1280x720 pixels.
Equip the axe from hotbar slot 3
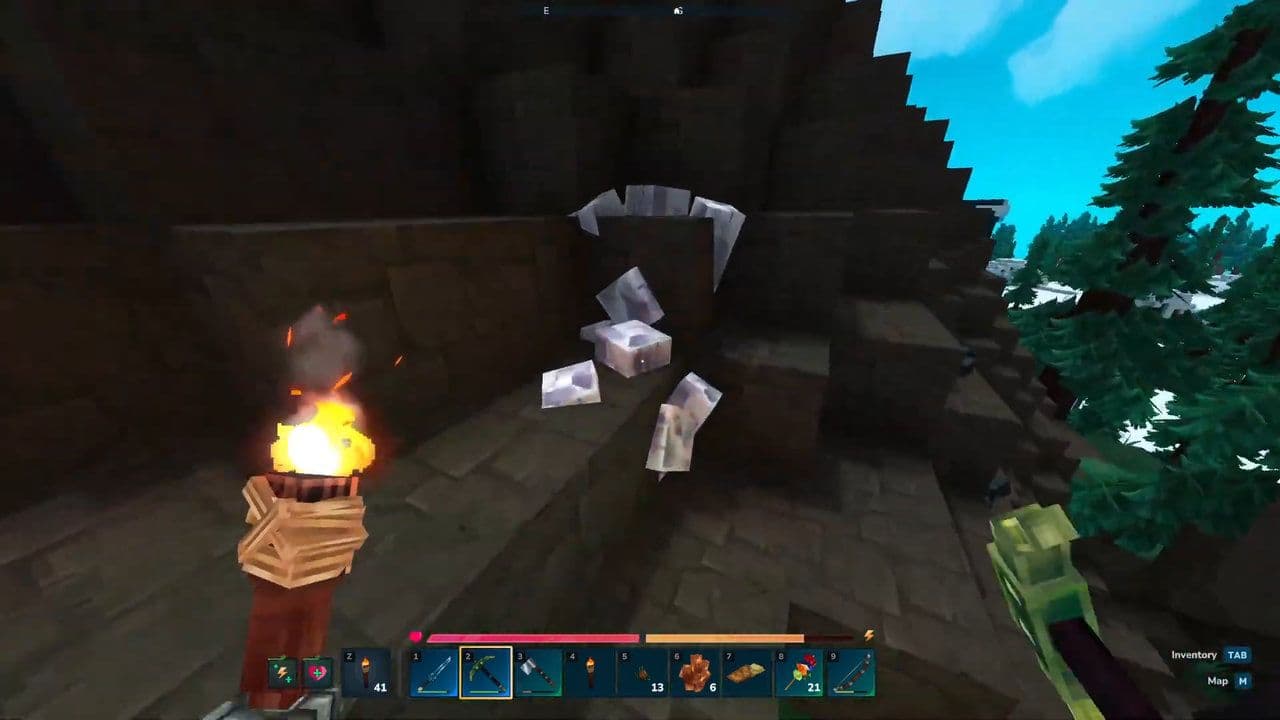pos(538,673)
